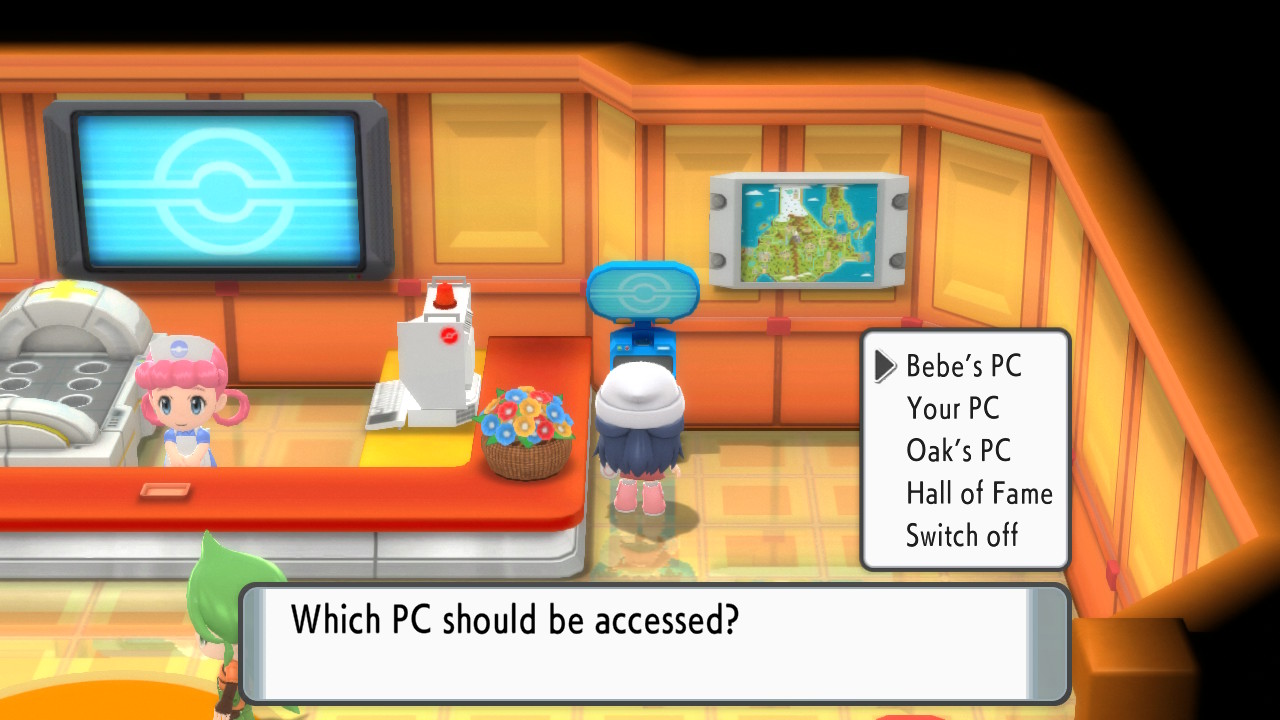Click the flower basket on the counter
The height and width of the screenshot is (720, 1280).
point(523,430)
